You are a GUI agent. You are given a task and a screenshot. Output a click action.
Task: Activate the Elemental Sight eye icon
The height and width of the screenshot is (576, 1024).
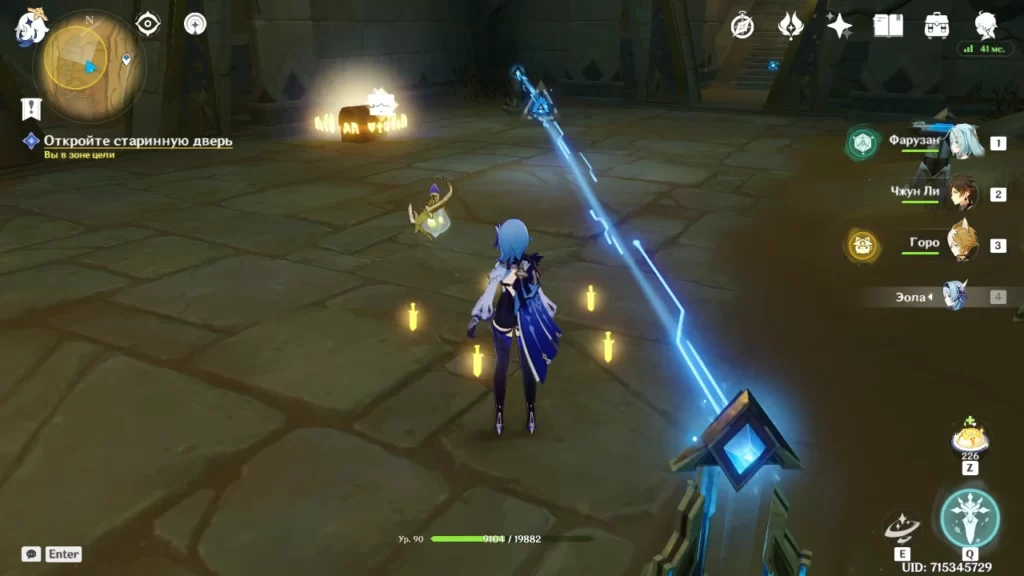coord(148,23)
